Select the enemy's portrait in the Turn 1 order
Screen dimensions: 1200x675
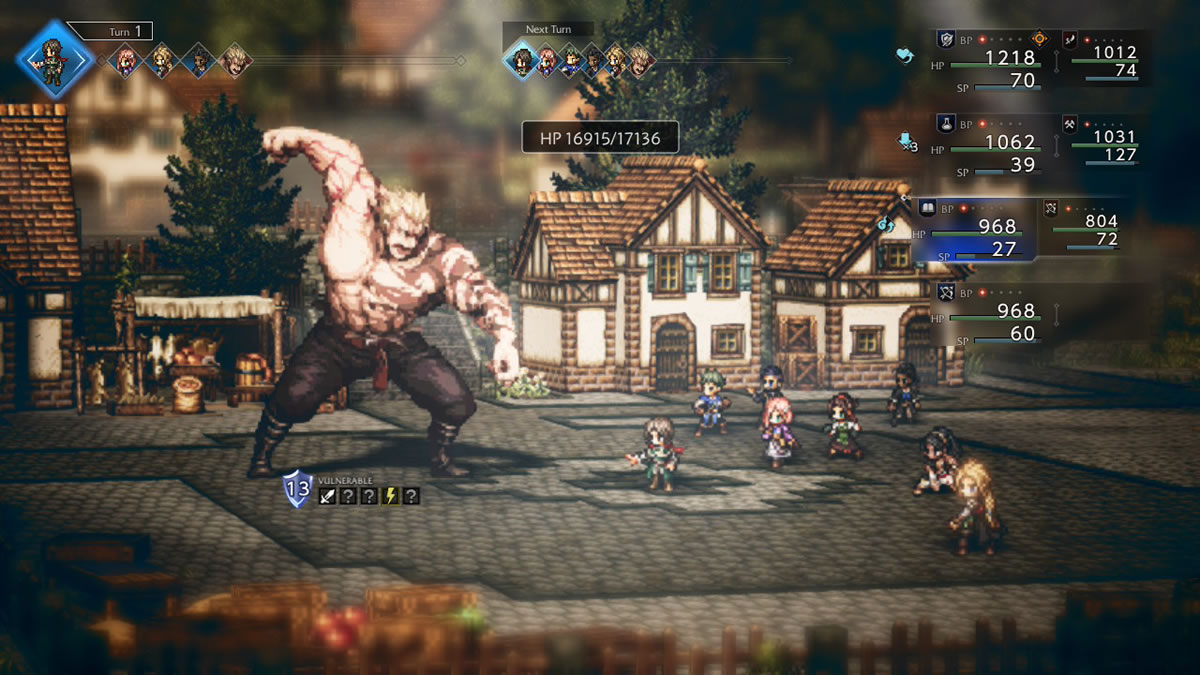[x=234, y=60]
